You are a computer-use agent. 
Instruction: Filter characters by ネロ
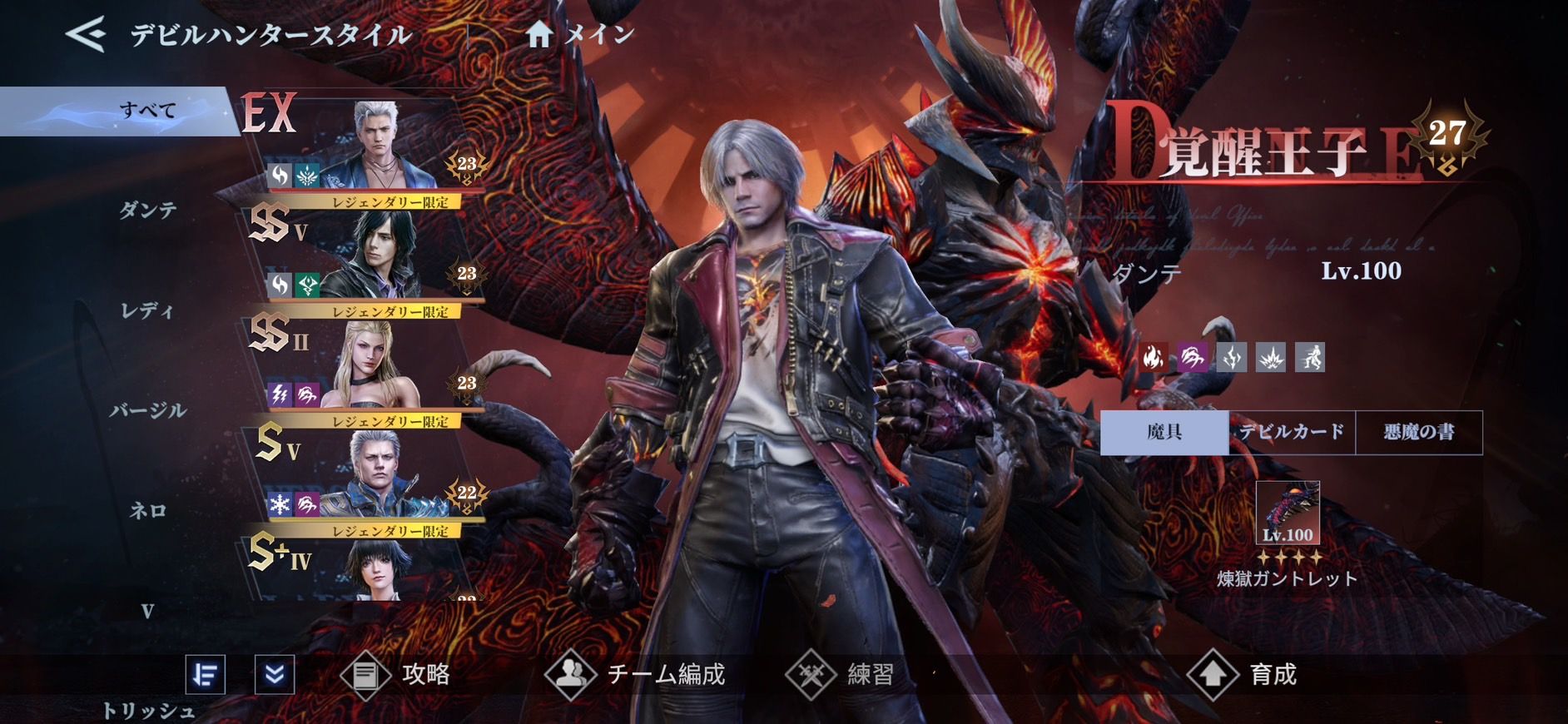tap(147, 511)
